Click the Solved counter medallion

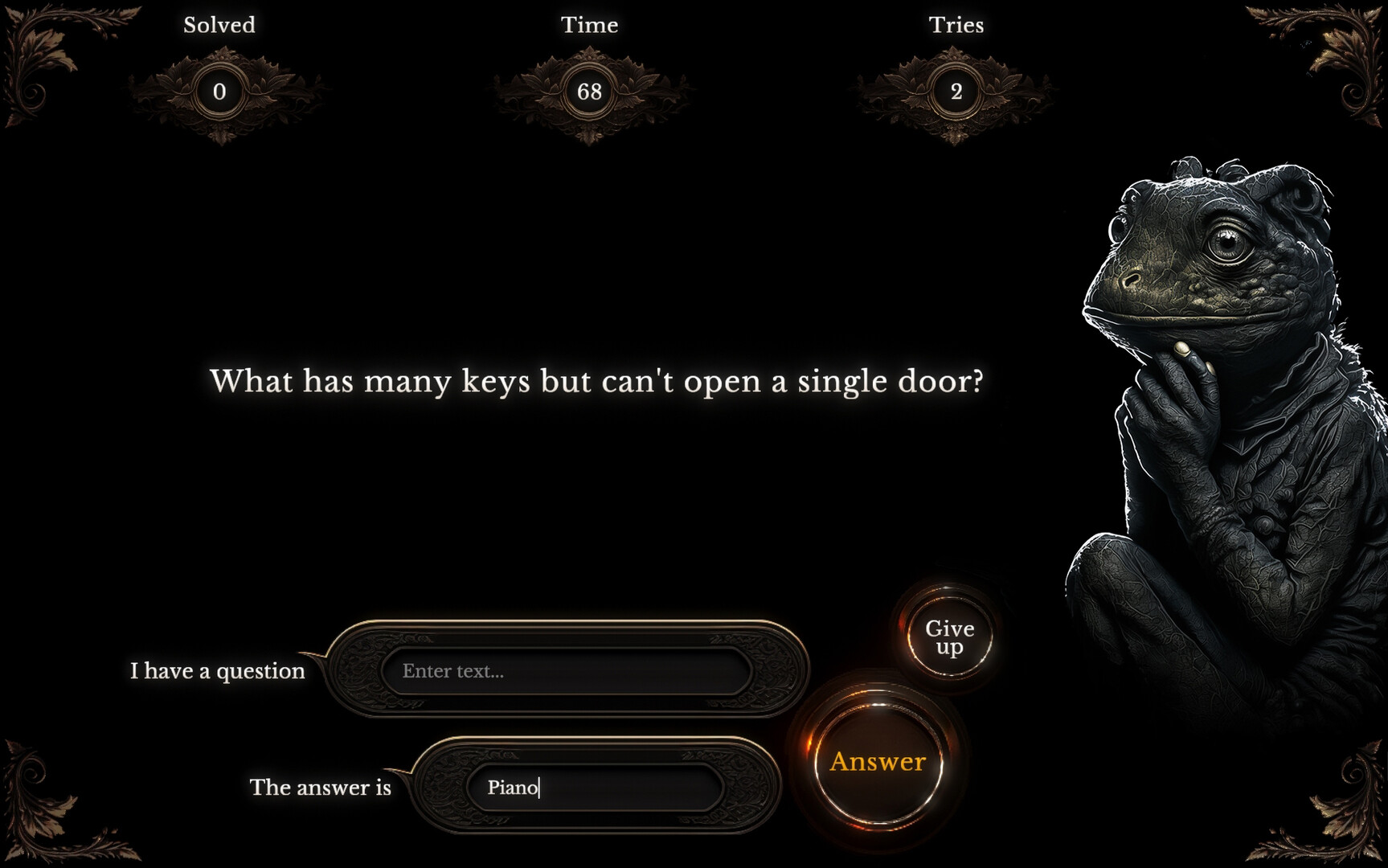219,91
